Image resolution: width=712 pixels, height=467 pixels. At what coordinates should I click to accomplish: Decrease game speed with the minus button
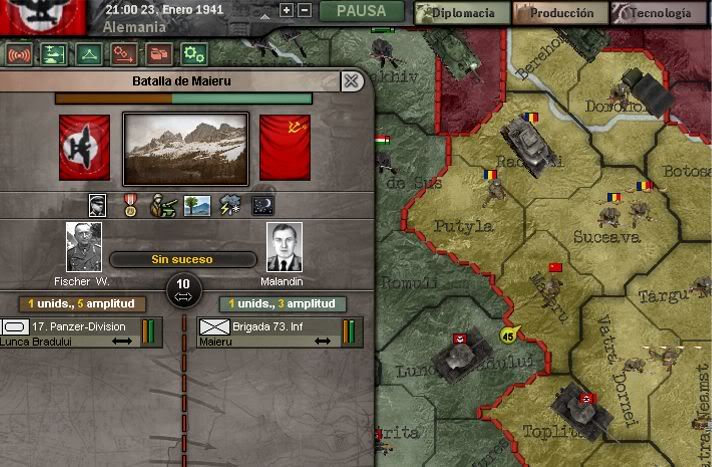[304, 11]
